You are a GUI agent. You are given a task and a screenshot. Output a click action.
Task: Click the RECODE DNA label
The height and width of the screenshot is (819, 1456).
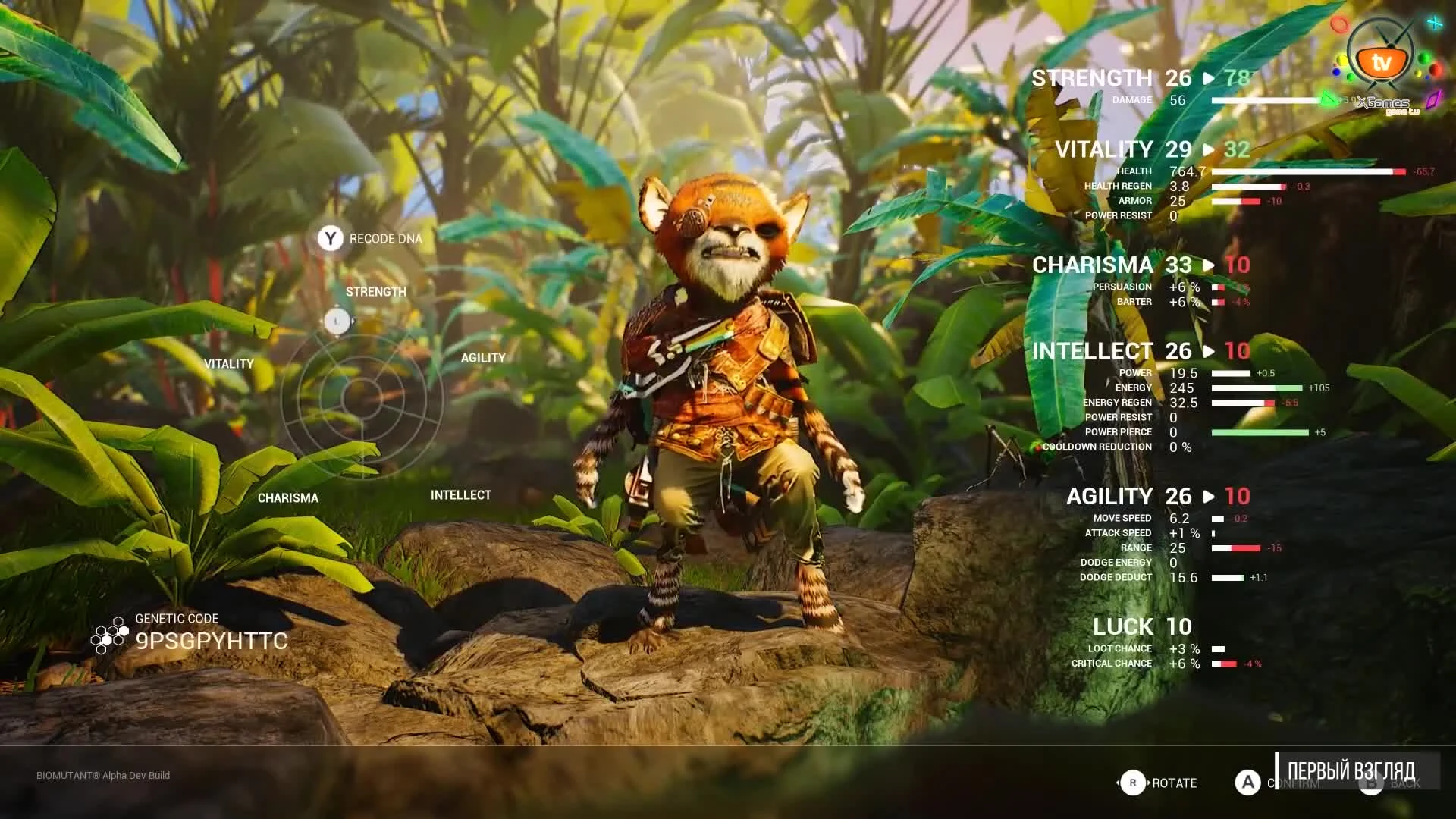(x=384, y=238)
